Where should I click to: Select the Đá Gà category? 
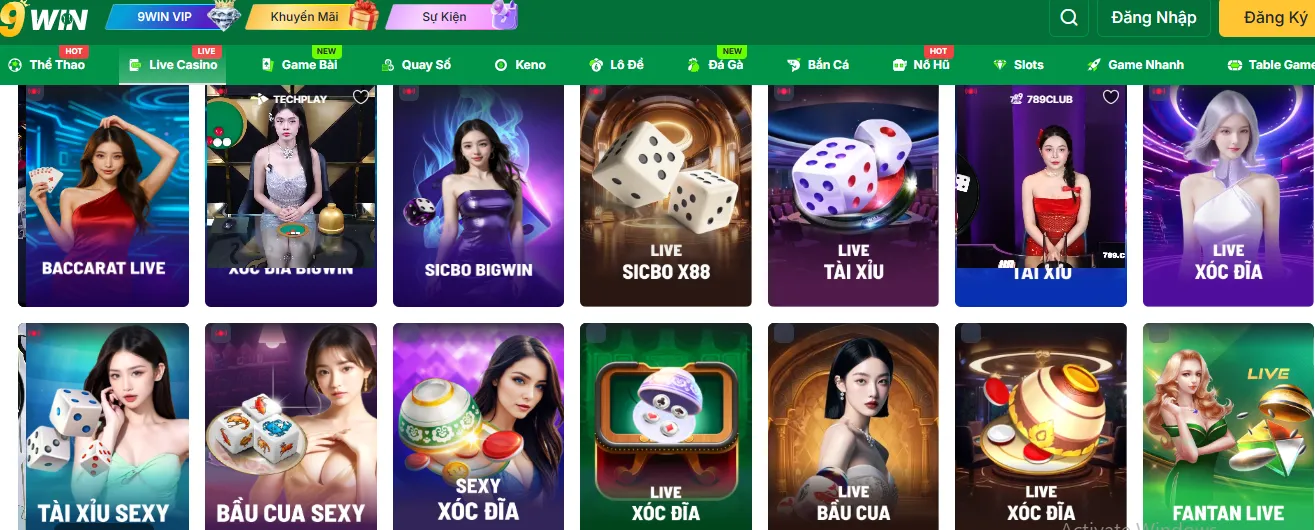(716, 65)
